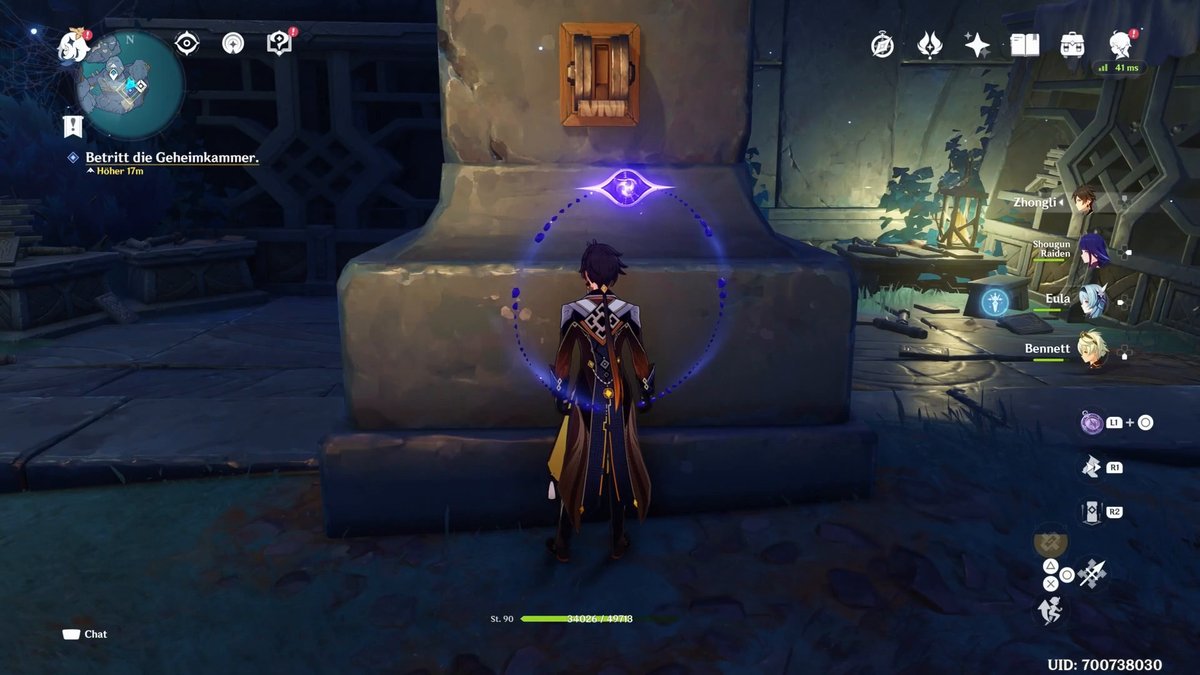The height and width of the screenshot is (675, 1200).
Task: Activate the eye-shaped elemental sight icon
Action: (x=186, y=43)
